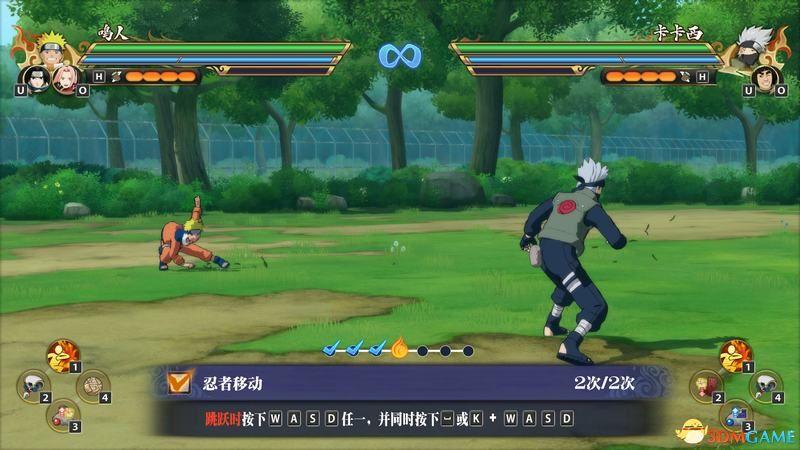The height and width of the screenshot is (450, 800).
Task: Click the flame marker in the tutorial progress dots
Action: [x=400, y=349]
